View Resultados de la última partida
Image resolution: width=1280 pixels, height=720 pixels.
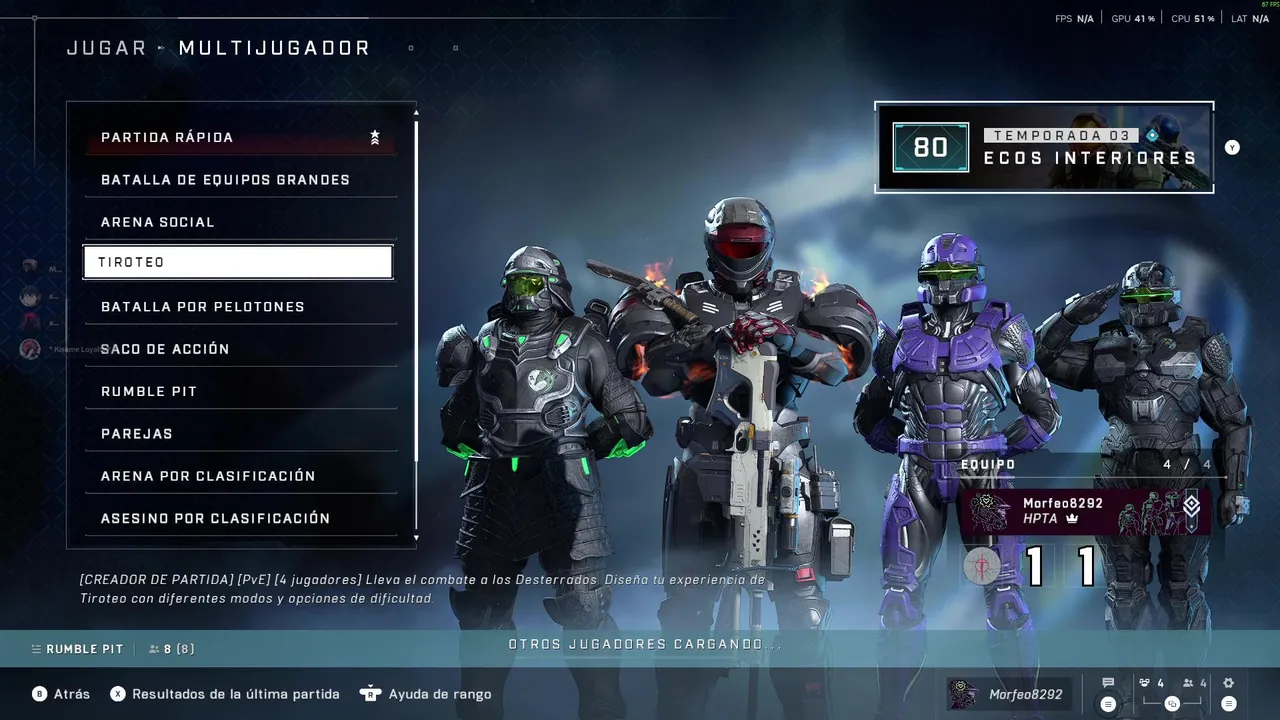coord(235,694)
